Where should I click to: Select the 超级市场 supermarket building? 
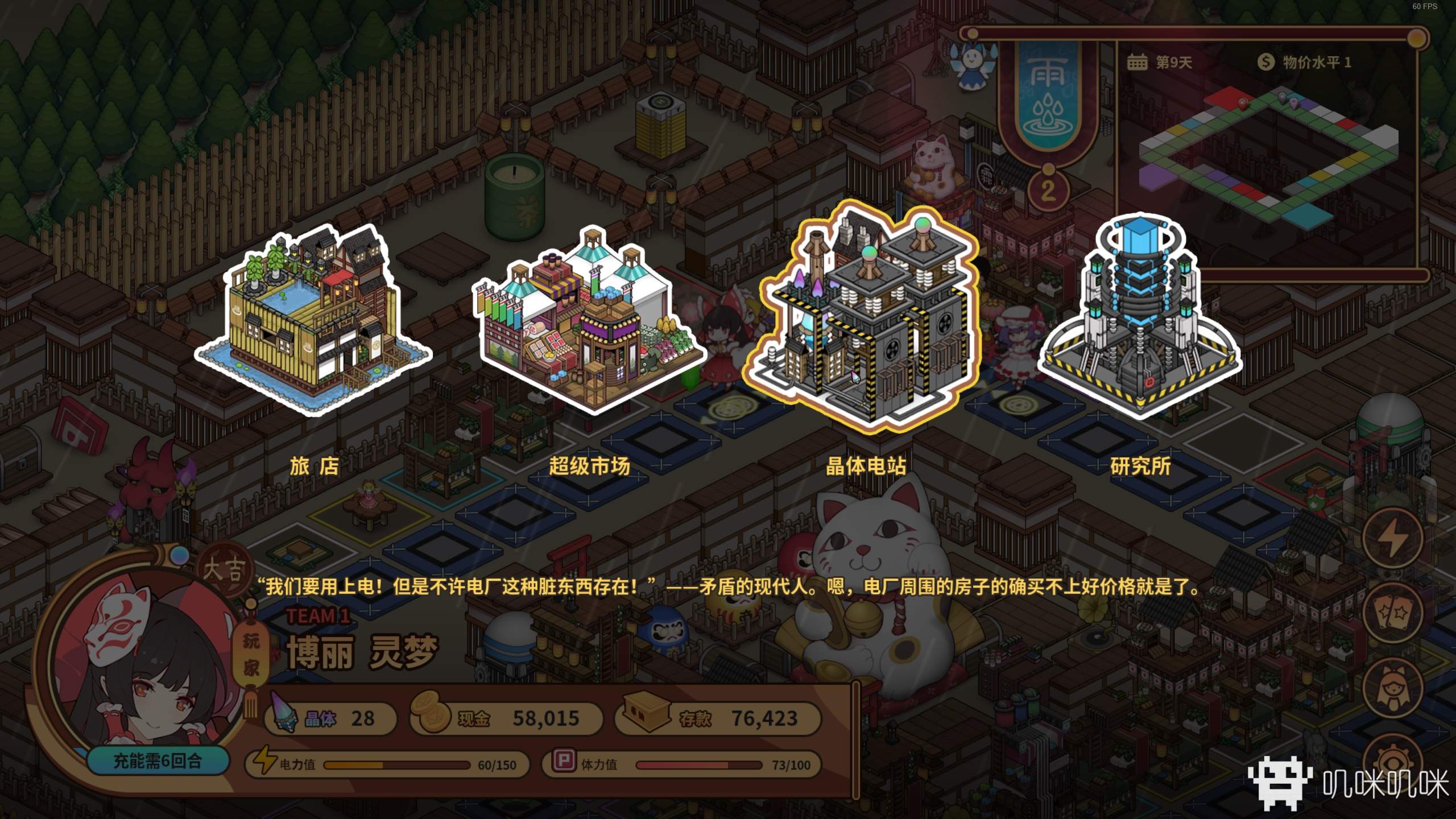click(x=589, y=320)
